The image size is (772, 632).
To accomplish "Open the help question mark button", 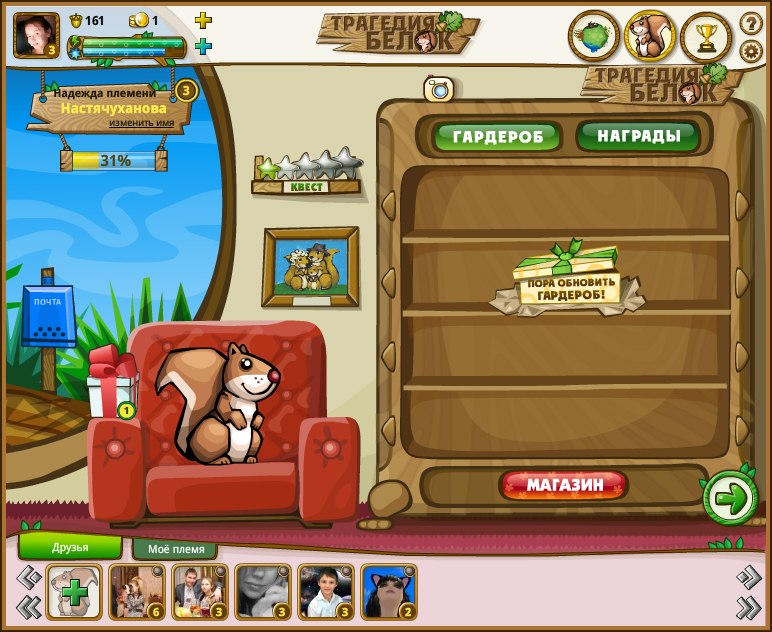I will (x=750, y=23).
